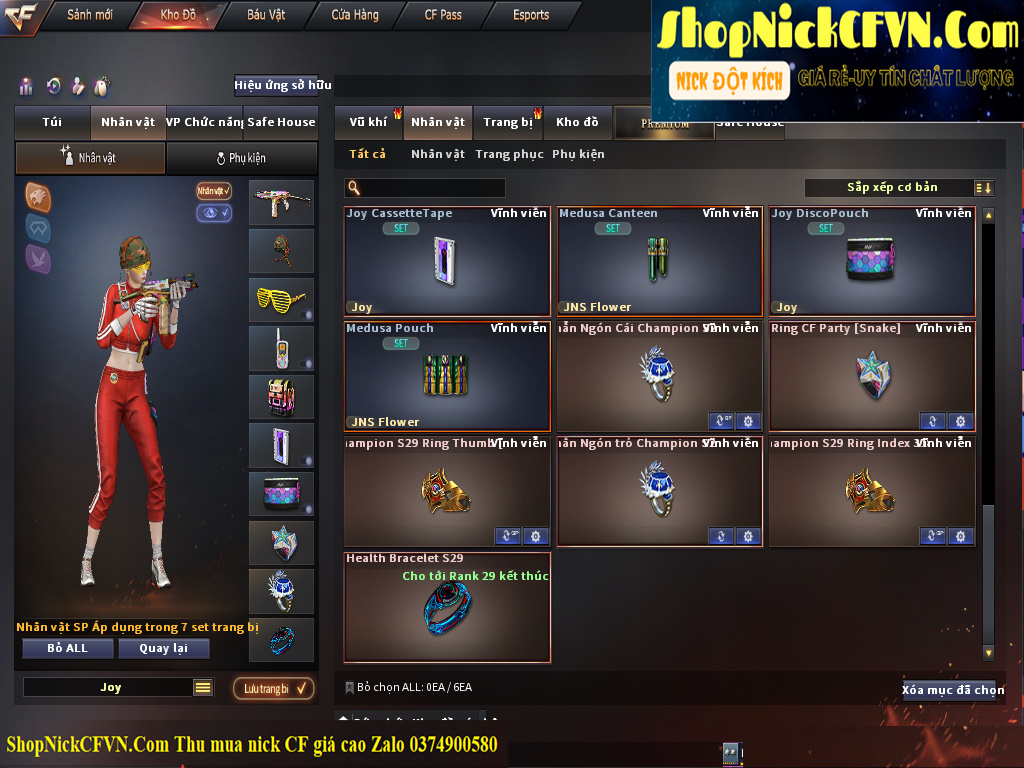1024x768 pixels.
Task: Select the Health Bracelet S29 item
Action: tap(447, 607)
